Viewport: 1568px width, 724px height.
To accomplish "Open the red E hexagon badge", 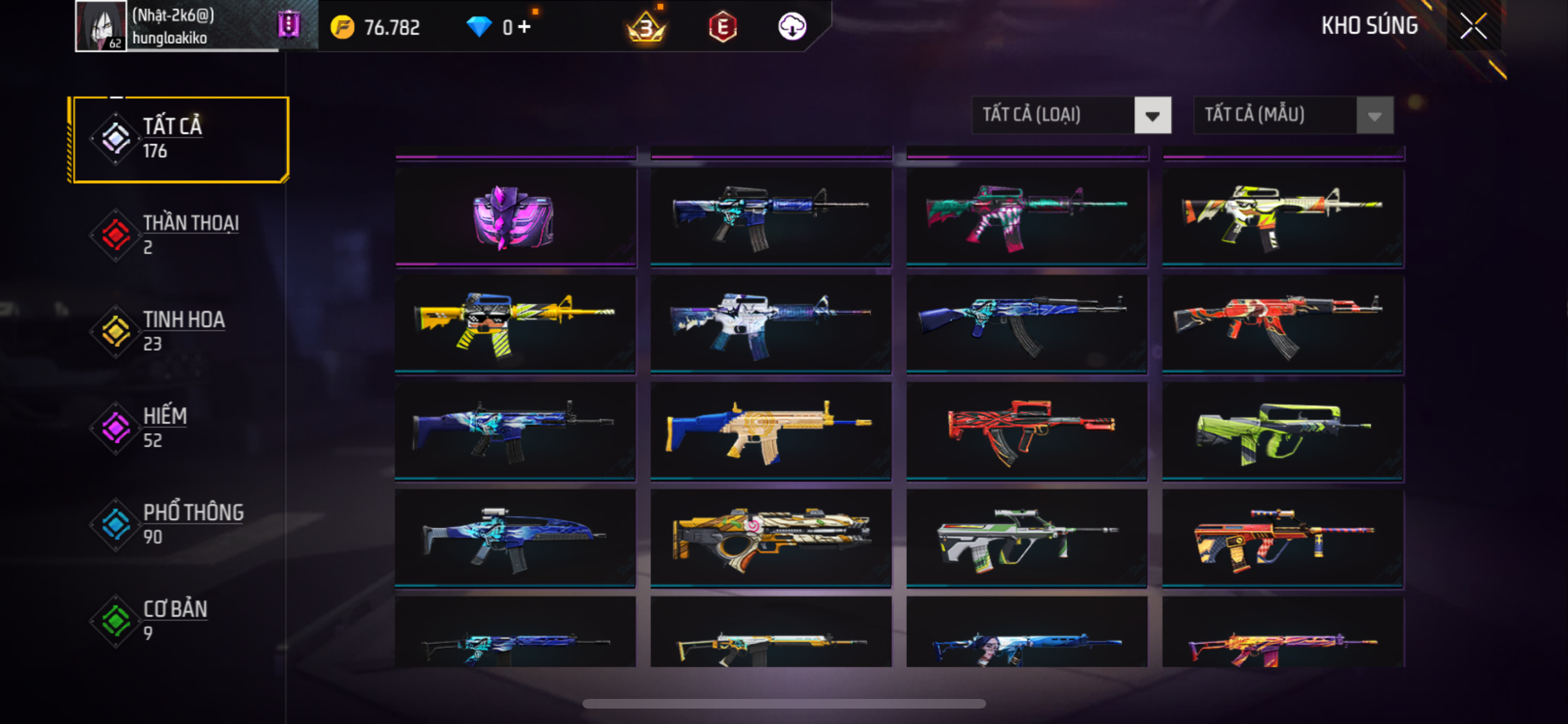I will [x=722, y=27].
